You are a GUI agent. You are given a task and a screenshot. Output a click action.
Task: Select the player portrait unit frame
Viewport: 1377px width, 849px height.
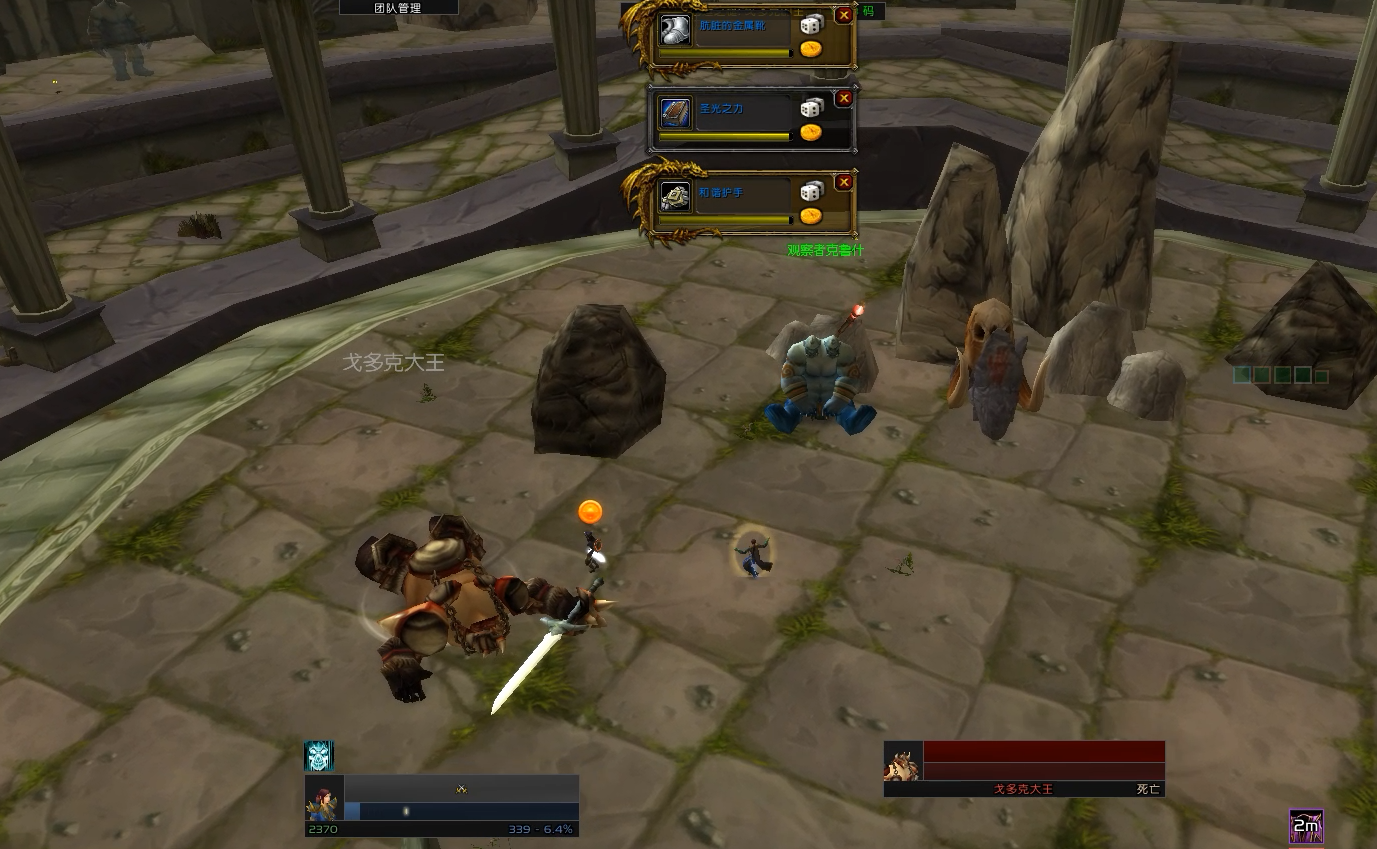coord(324,798)
